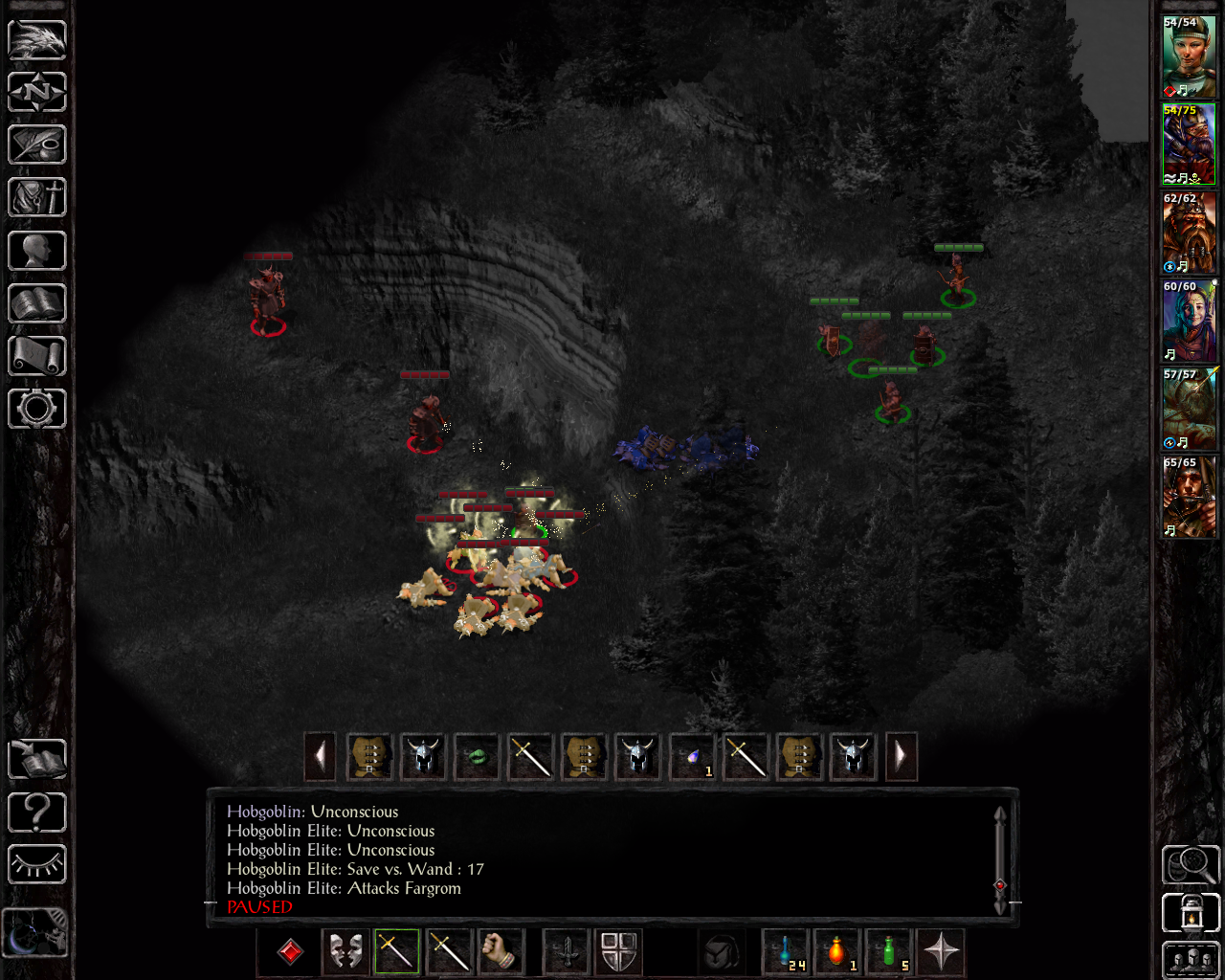
Task: Toggle the closed-eye hide interface button
Action: tap(37, 865)
